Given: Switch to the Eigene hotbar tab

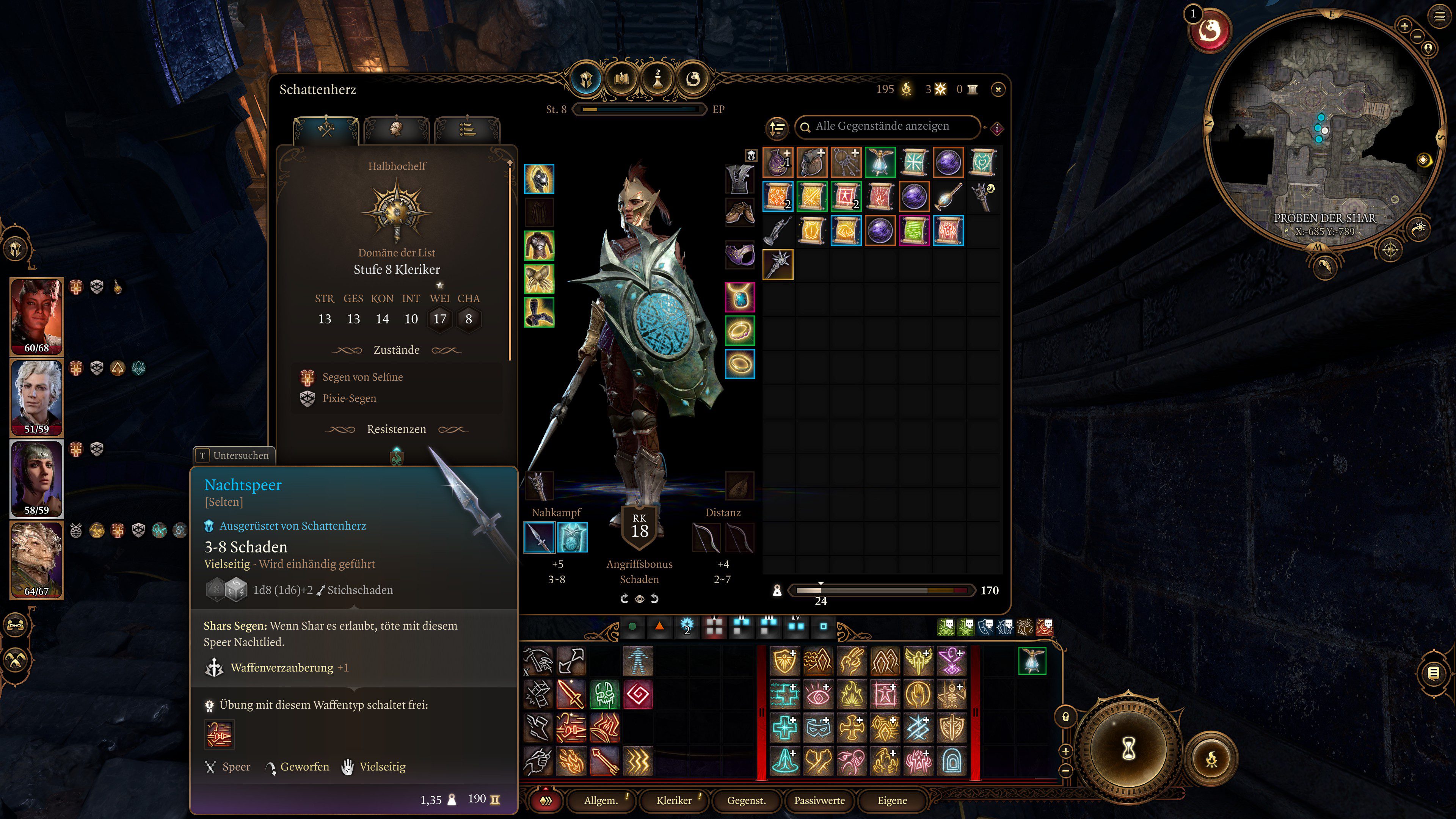Looking at the screenshot, I should click(x=892, y=800).
